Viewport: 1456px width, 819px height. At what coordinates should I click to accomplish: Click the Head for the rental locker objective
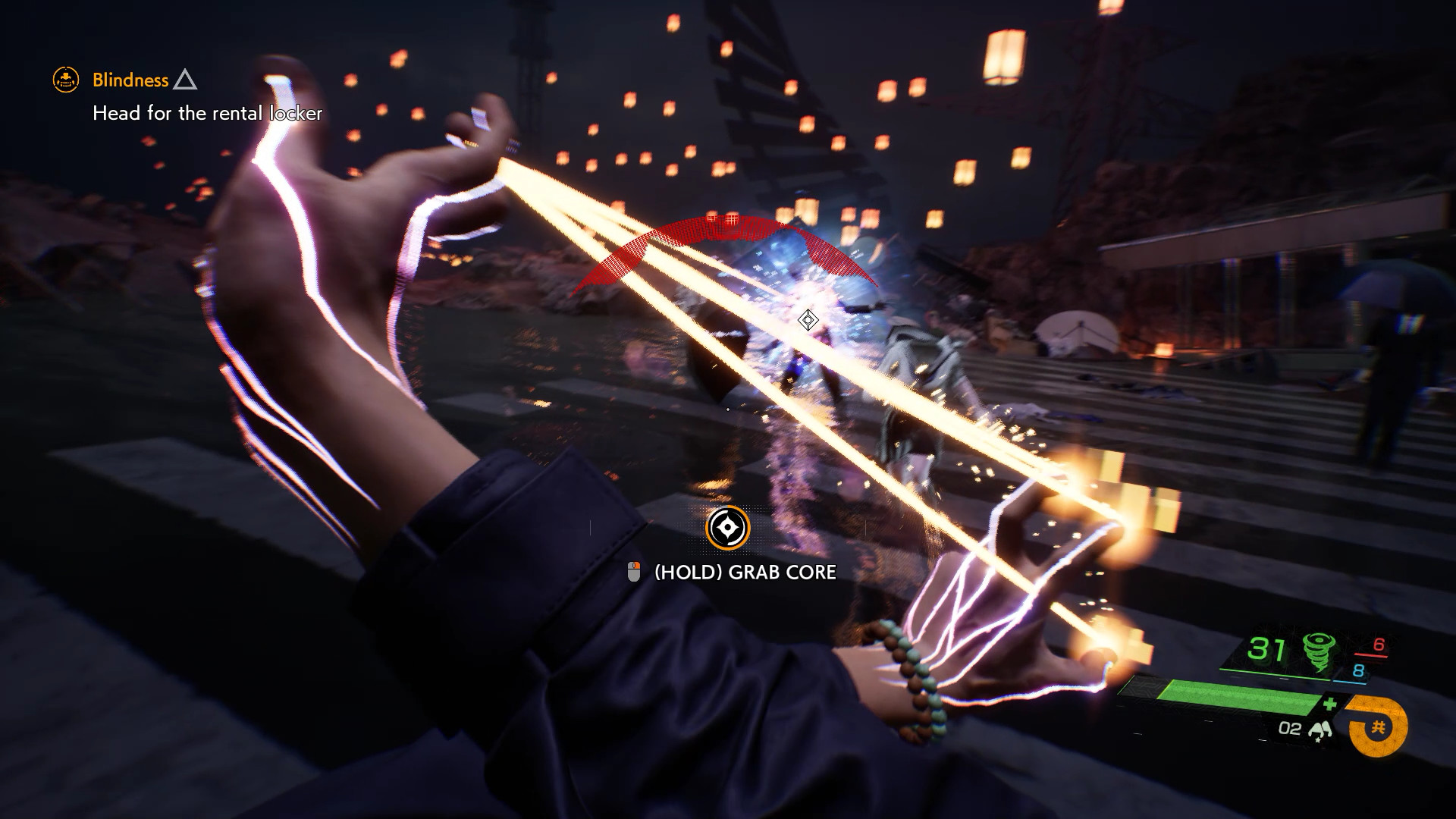(x=208, y=114)
